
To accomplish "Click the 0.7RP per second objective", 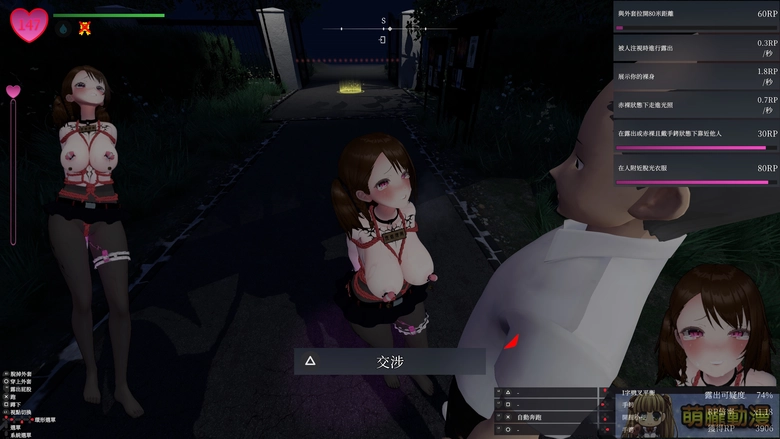I will tap(696, 103).
